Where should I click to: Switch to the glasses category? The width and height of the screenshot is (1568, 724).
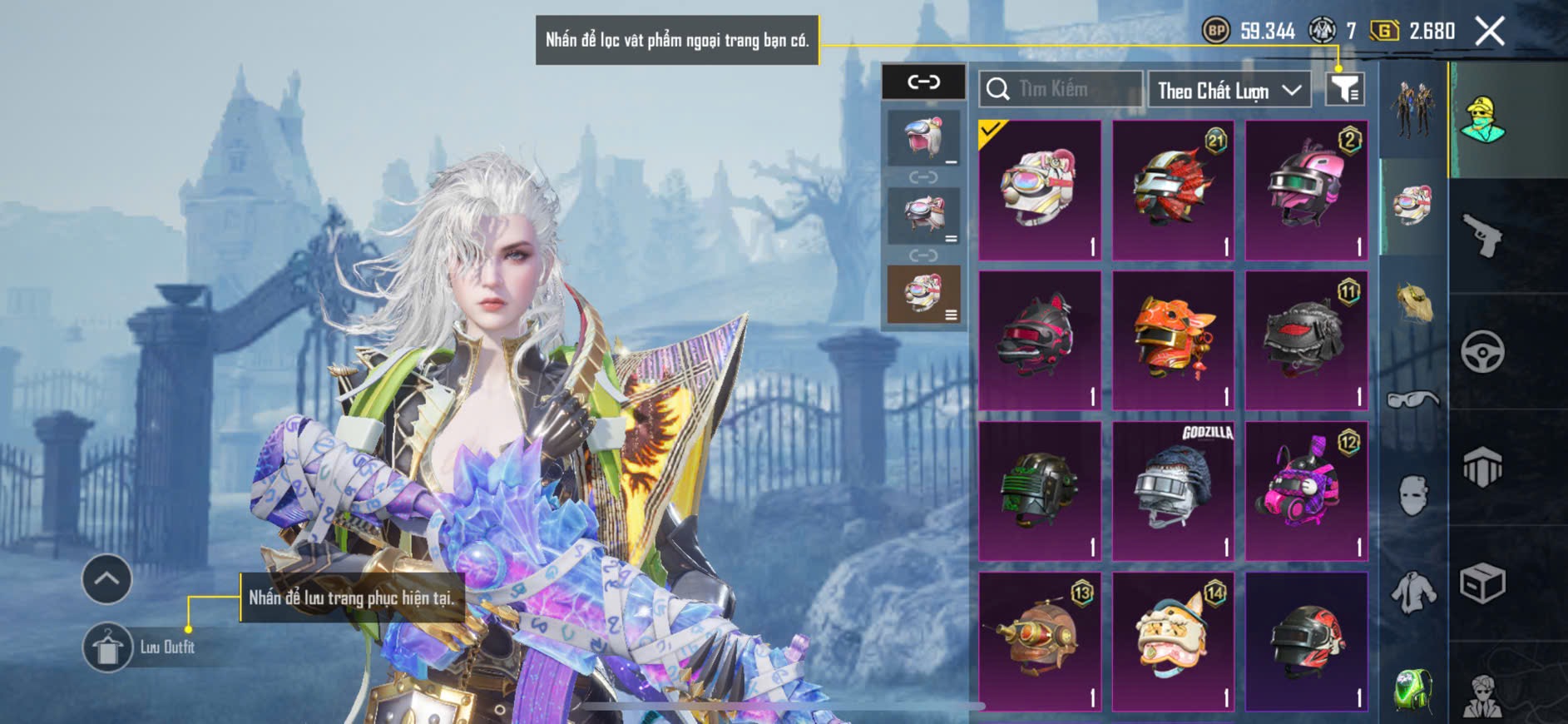(x=1412, y=400)
